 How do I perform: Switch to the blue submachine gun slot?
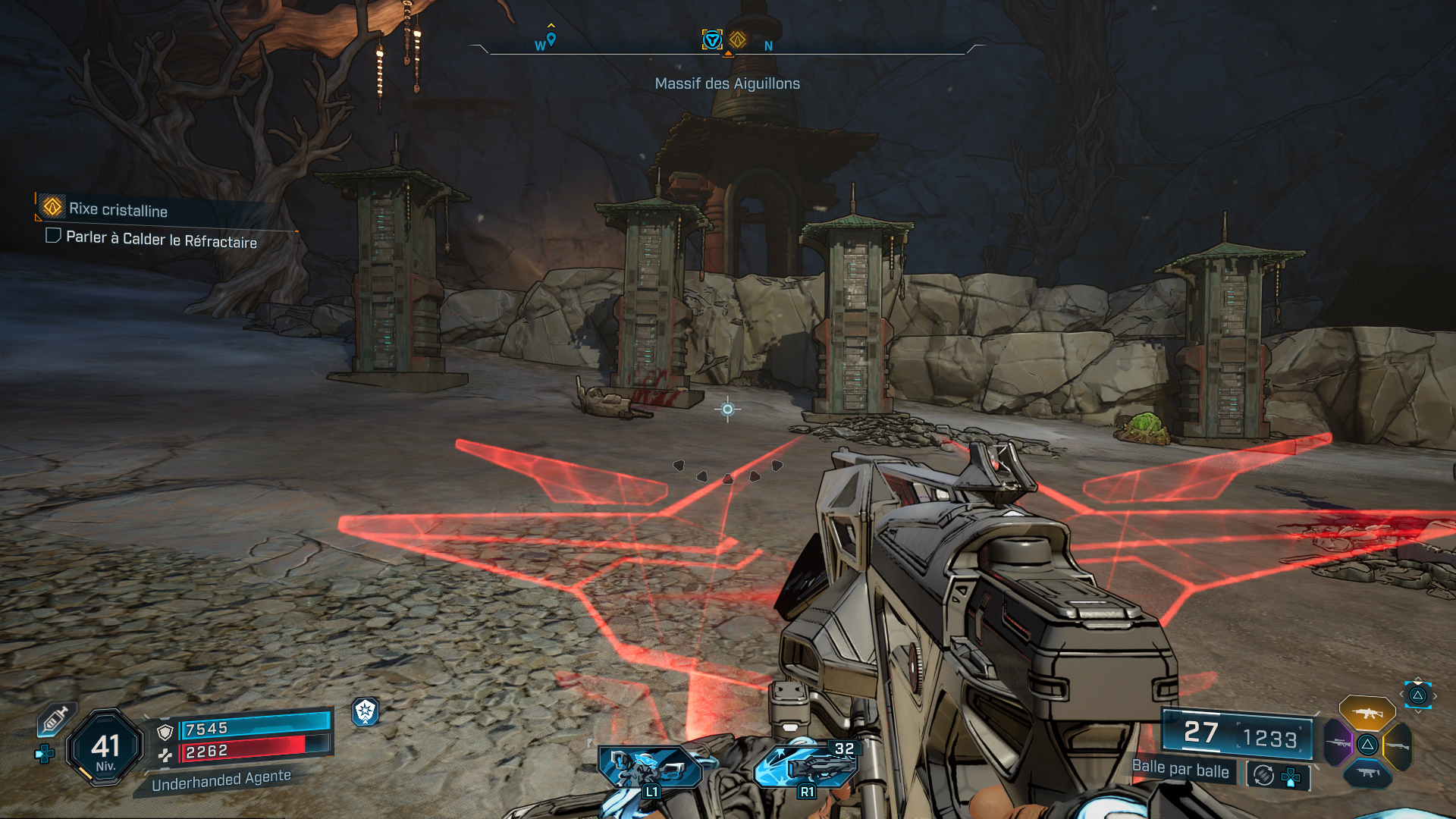point(1367,773)
